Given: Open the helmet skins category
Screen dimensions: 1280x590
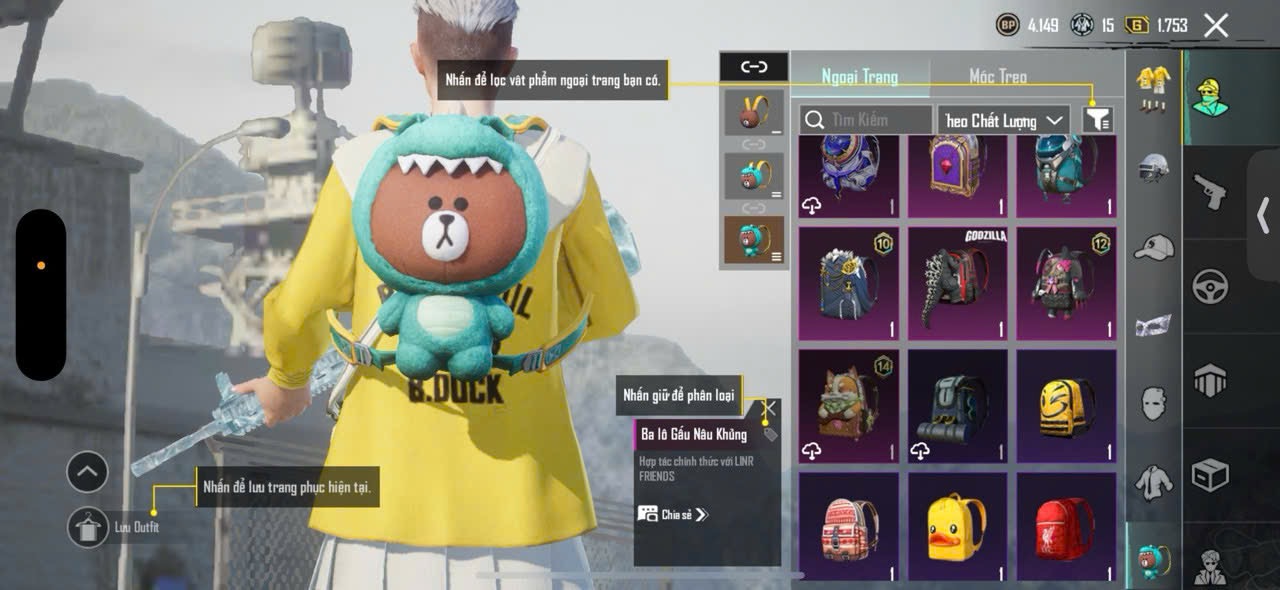Looking at the screenshot, I should (1153, 167).
